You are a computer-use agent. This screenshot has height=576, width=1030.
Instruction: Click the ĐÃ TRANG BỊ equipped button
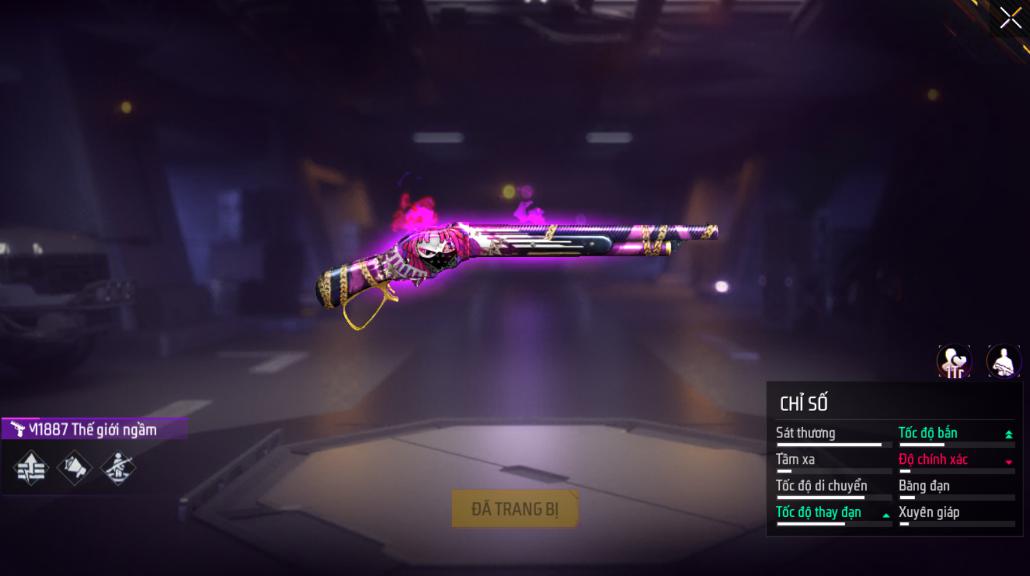[x=515, y=509]
